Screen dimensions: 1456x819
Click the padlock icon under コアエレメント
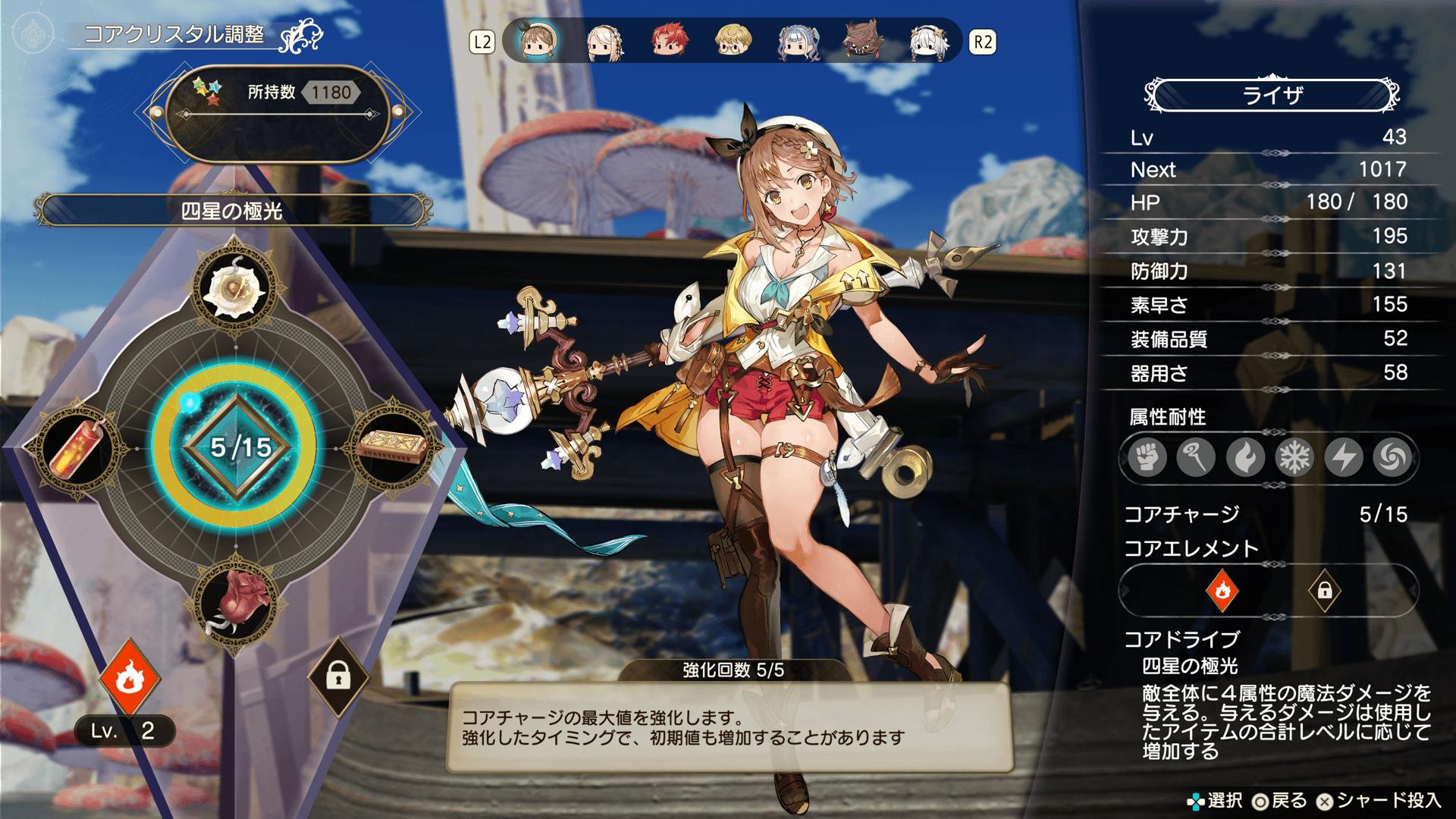click(1324, 590)
